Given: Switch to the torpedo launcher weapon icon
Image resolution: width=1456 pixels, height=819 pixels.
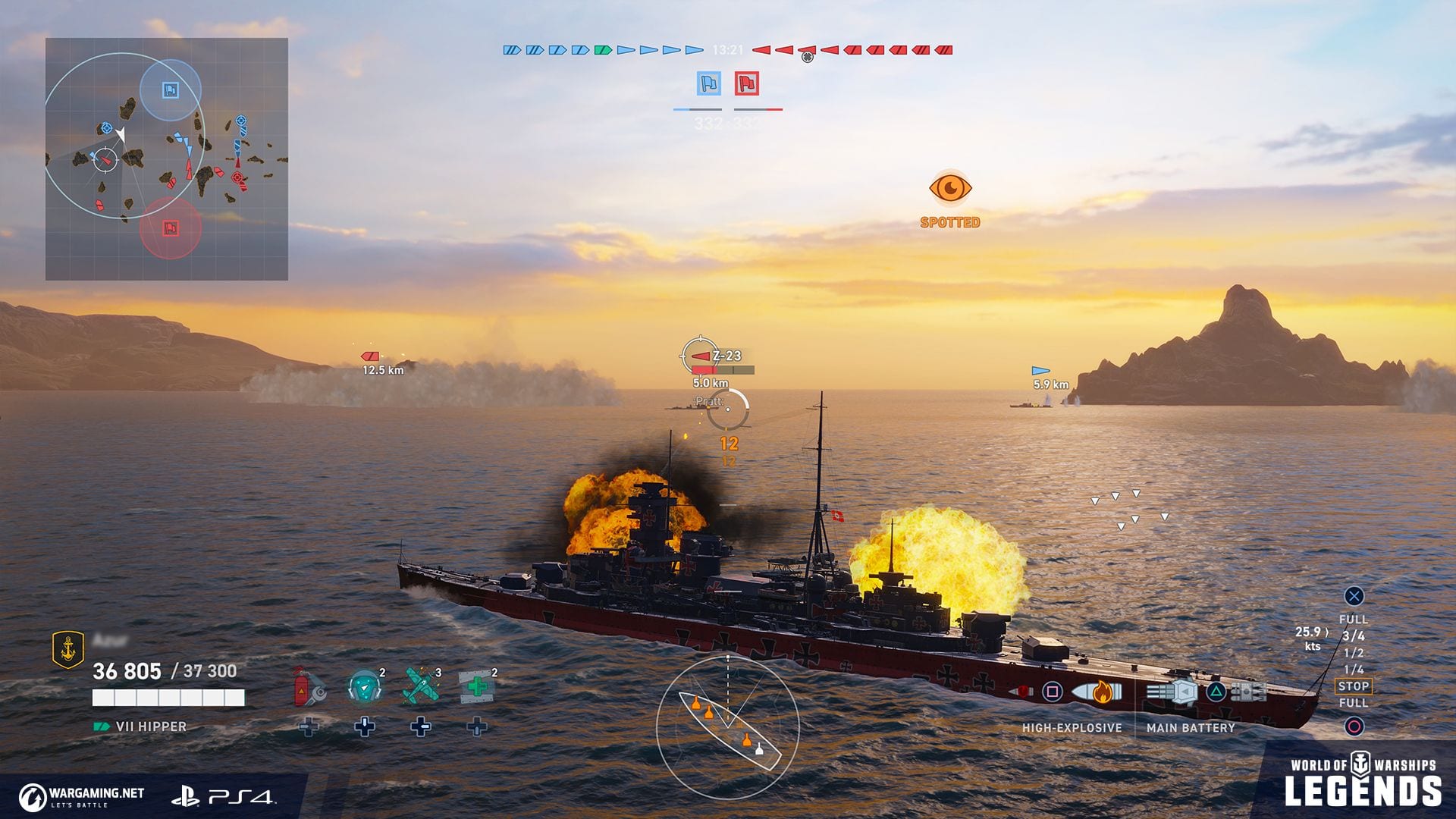Looking at the screenshot, I should click(1248, 692).
